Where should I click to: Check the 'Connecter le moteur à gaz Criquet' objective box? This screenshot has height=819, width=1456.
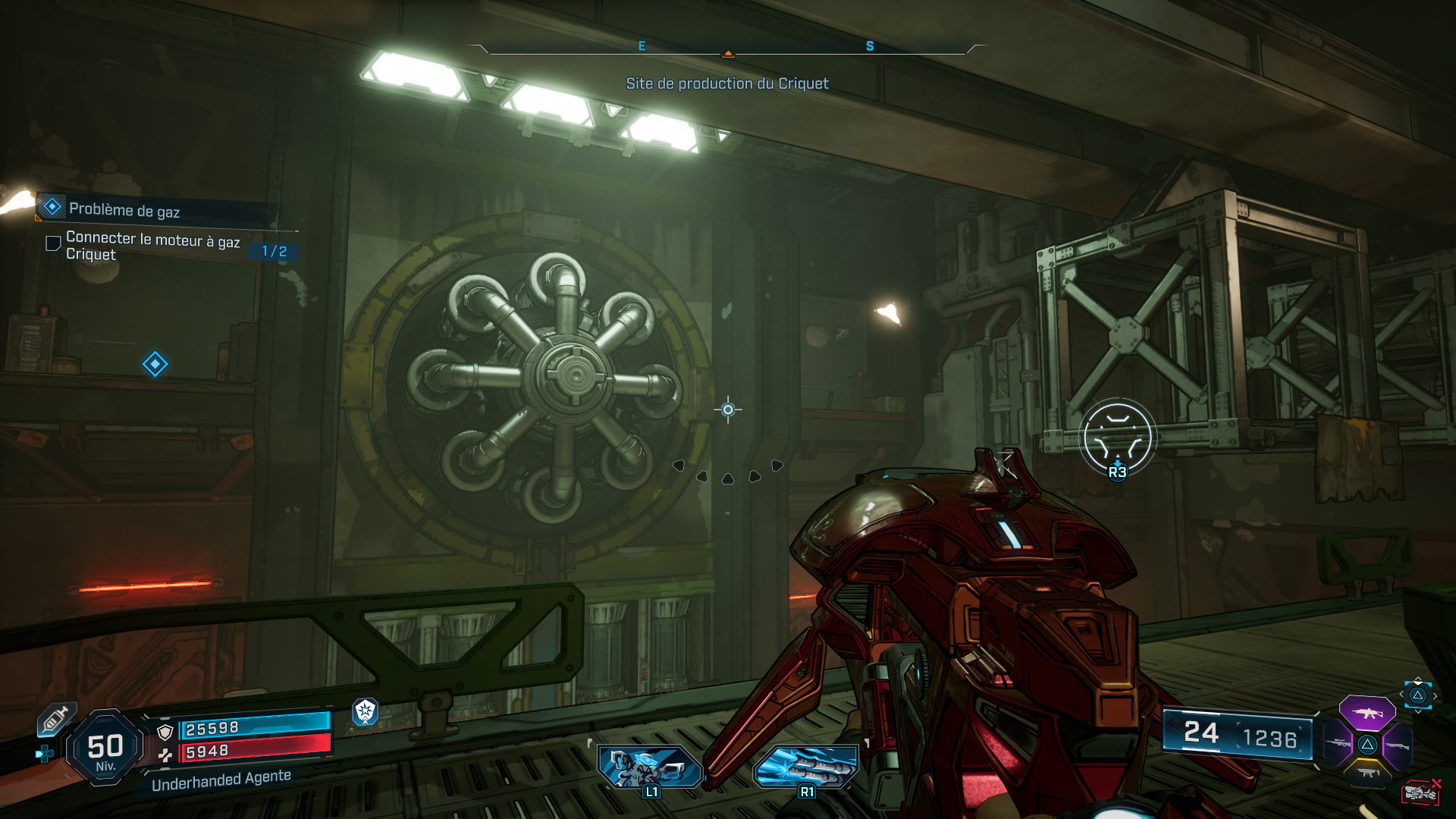pos(52,243)
